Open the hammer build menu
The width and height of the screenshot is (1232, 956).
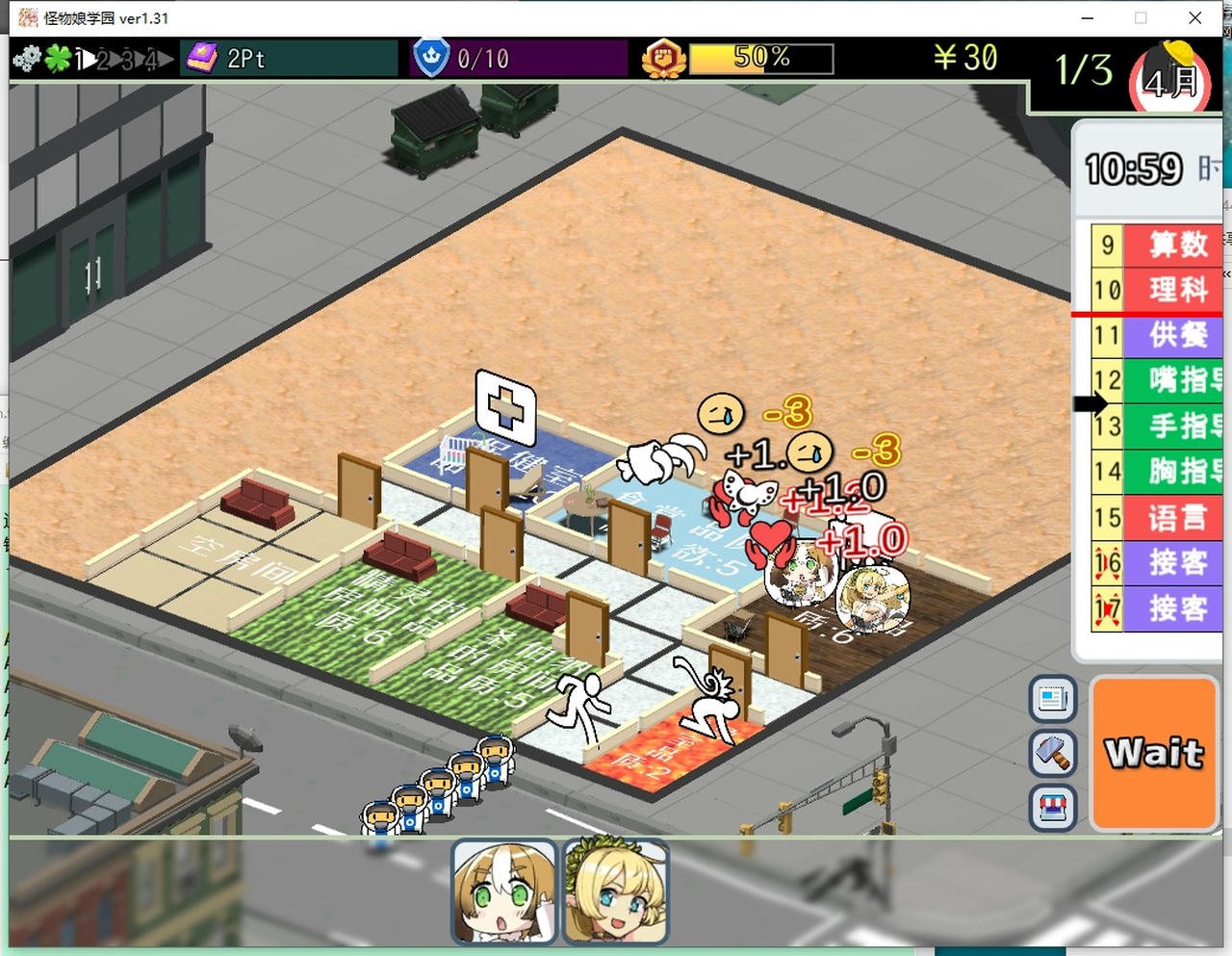click(x=1052, y=753)
